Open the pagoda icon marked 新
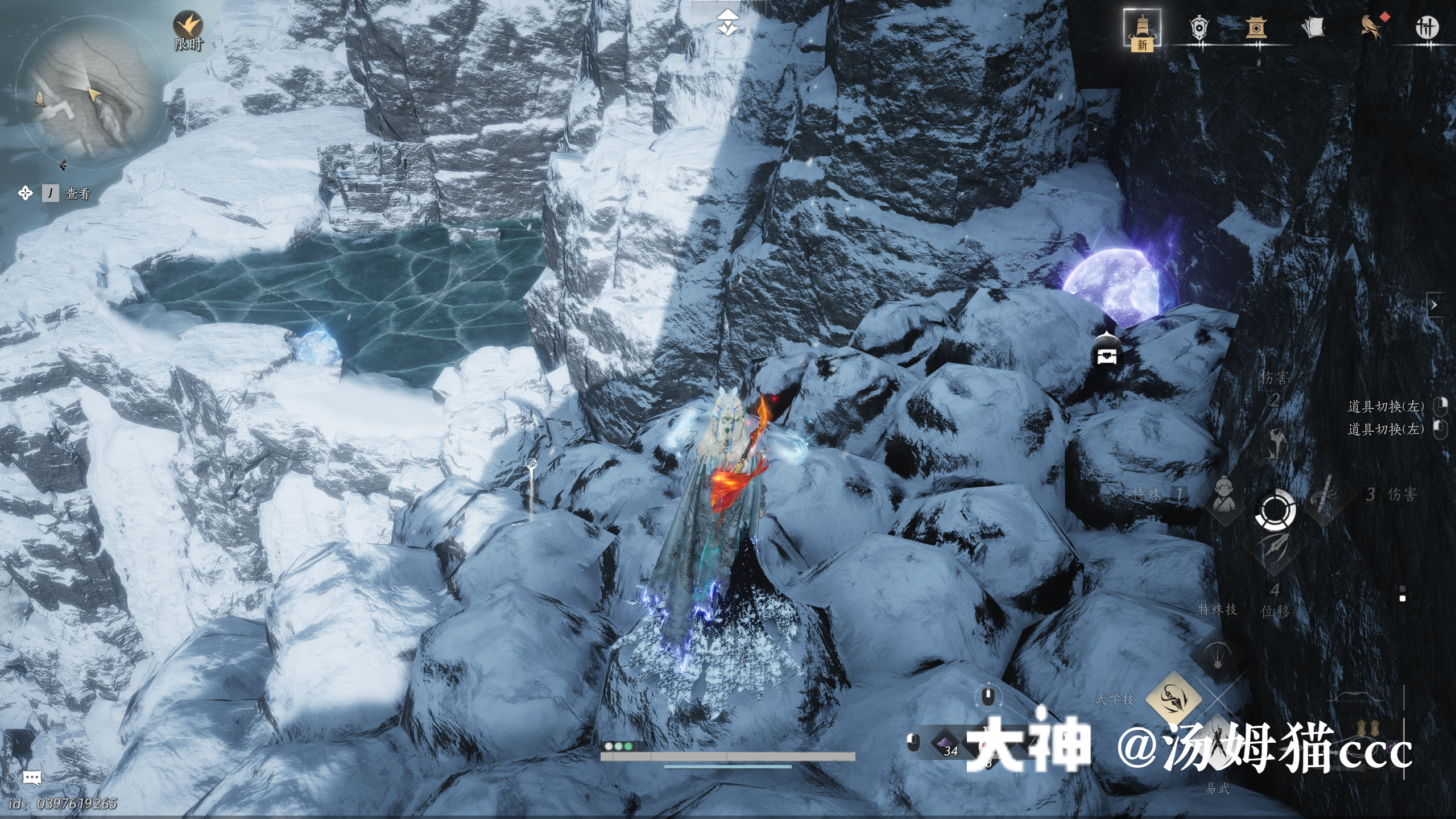Screen dimensions: 1456x819 (1142, 30)
